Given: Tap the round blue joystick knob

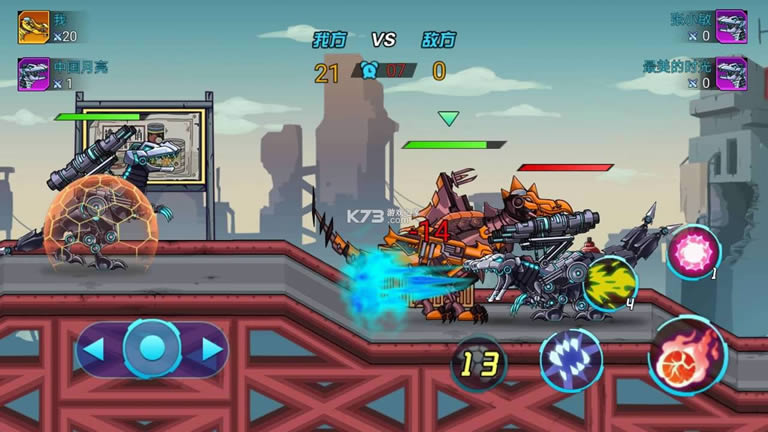Looking at the screenshot, I should [152, 348].
